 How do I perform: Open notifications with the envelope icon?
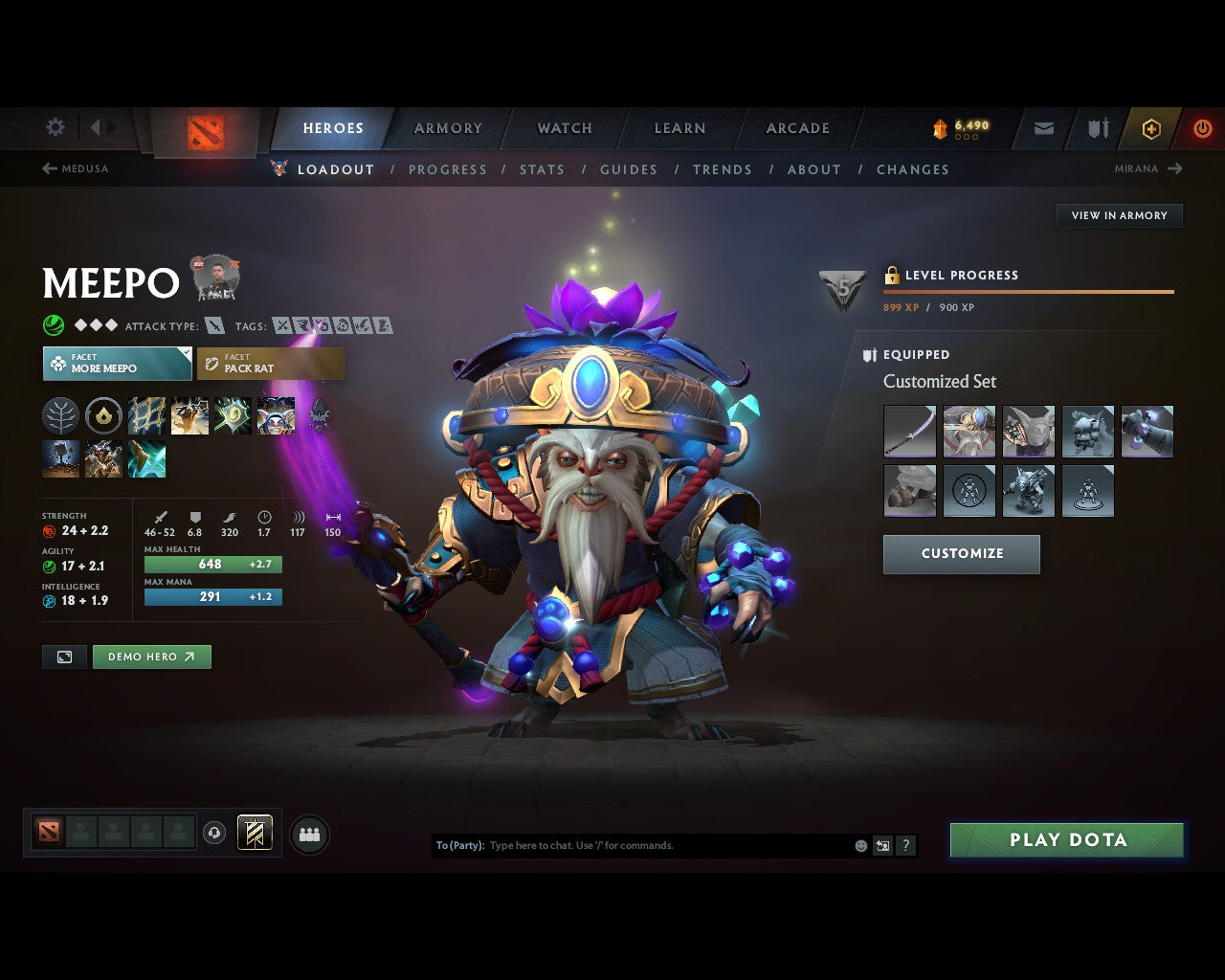[1042, 128]
